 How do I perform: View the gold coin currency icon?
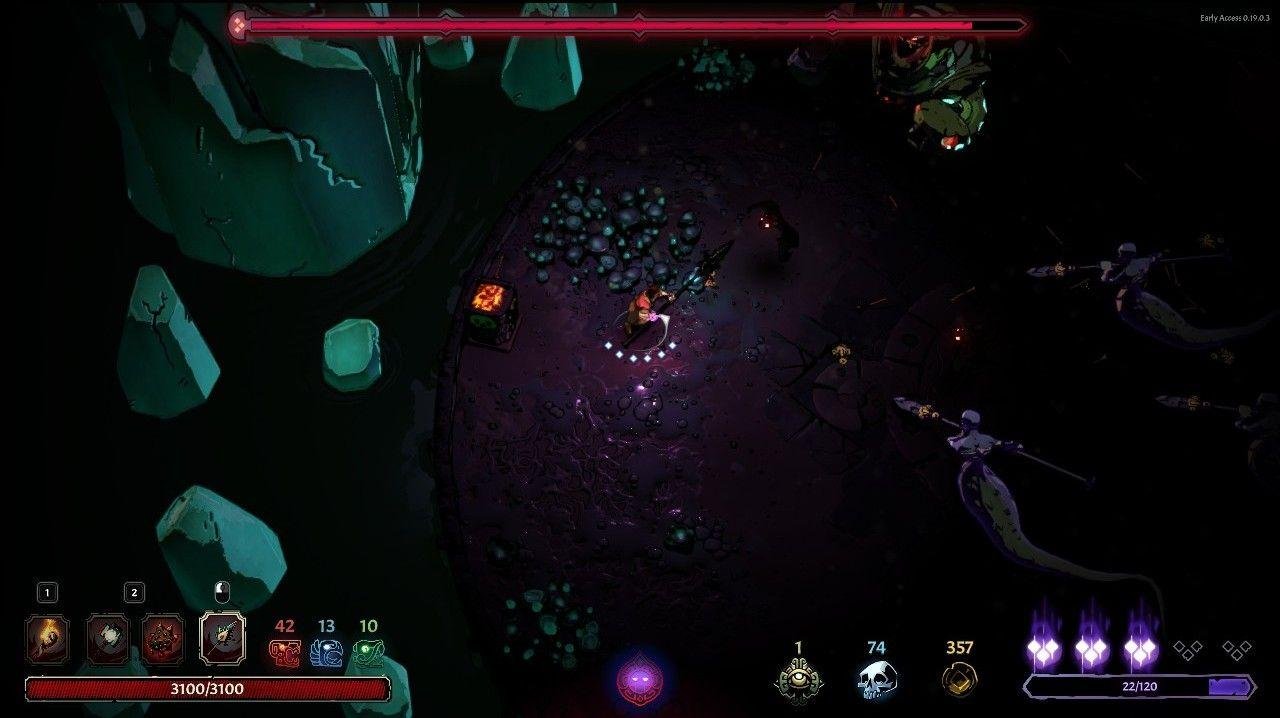pos(959,680)
